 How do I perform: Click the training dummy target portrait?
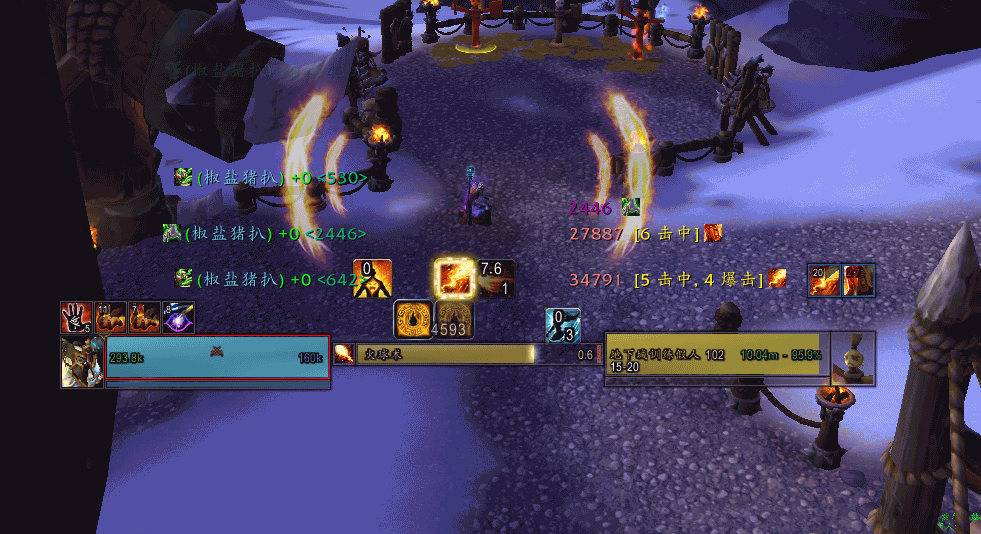coord(853,357)
